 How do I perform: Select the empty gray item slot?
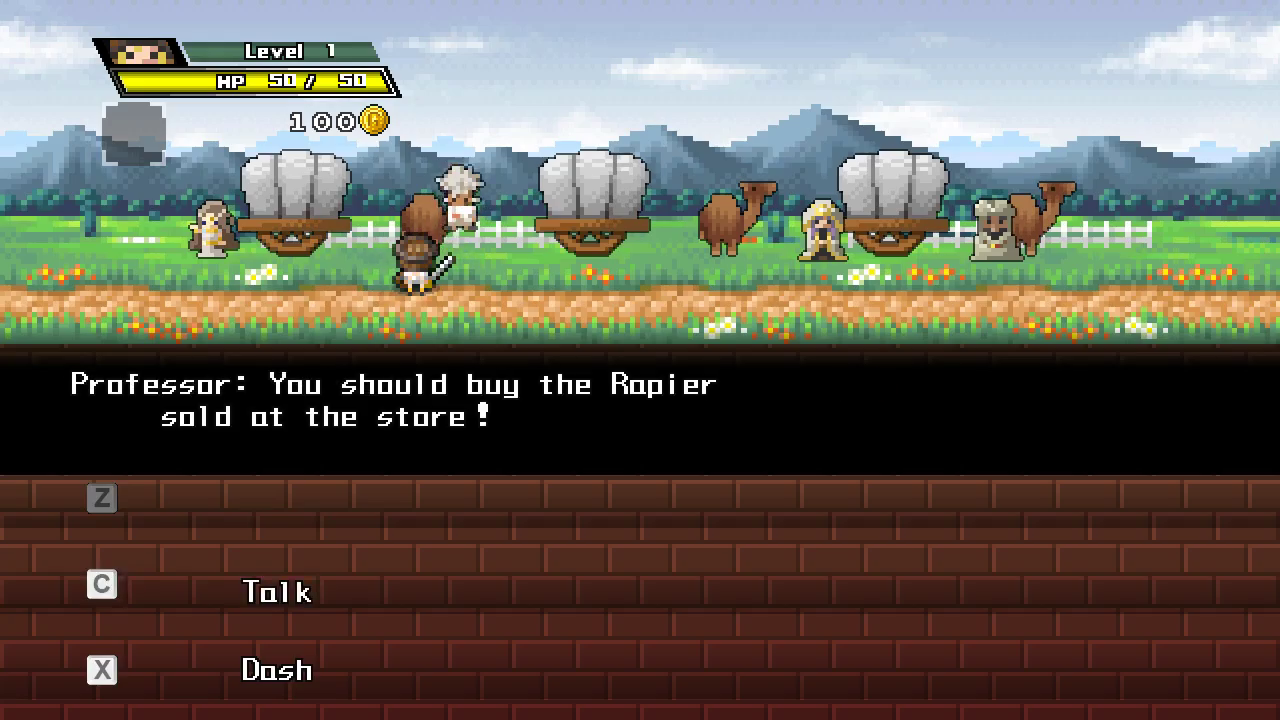[x=134, y=133]
